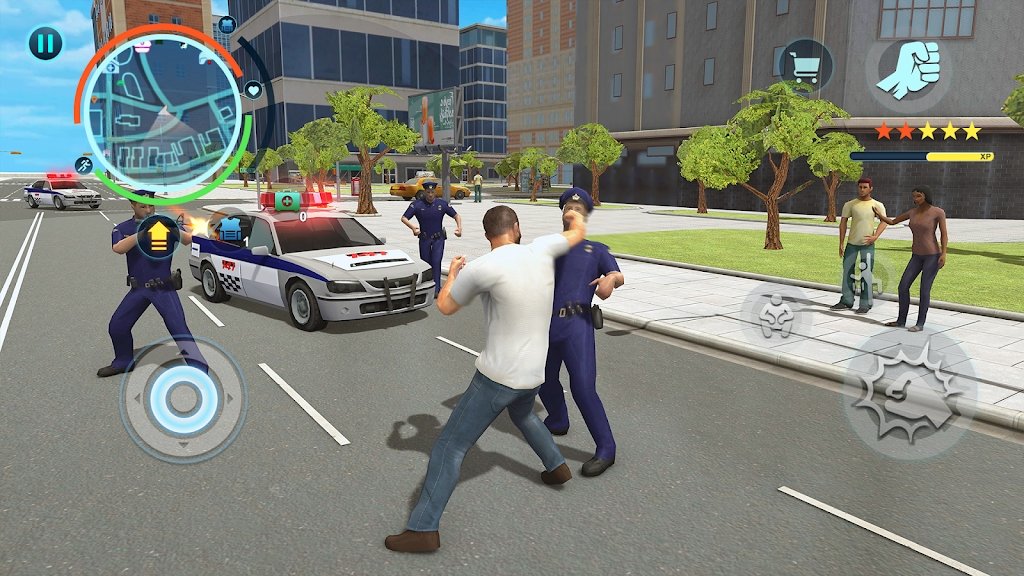The width and height of the screenshot is (1024, 576).
Task: Pause the game with the pause button
Action: (45, 43)
